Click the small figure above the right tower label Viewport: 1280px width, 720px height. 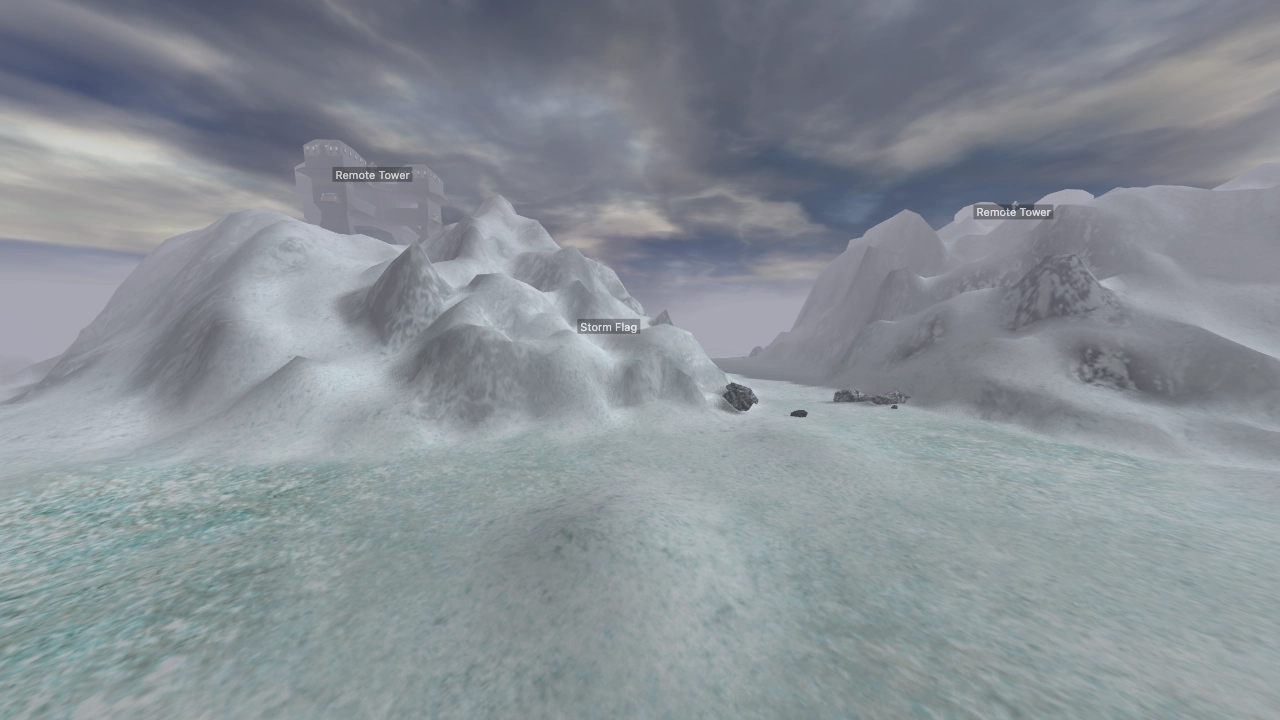pyautogui.click(x=1015, y=204)
